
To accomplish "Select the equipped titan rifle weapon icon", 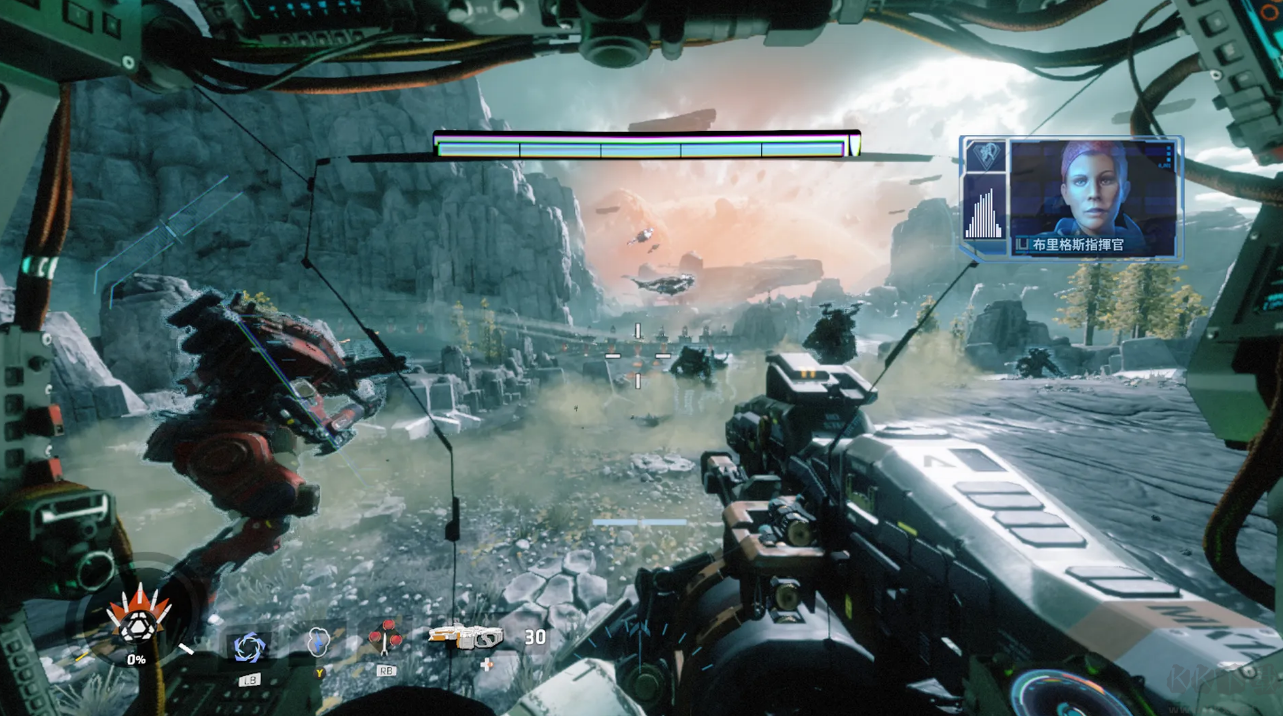I will click(x=464, y=637).
